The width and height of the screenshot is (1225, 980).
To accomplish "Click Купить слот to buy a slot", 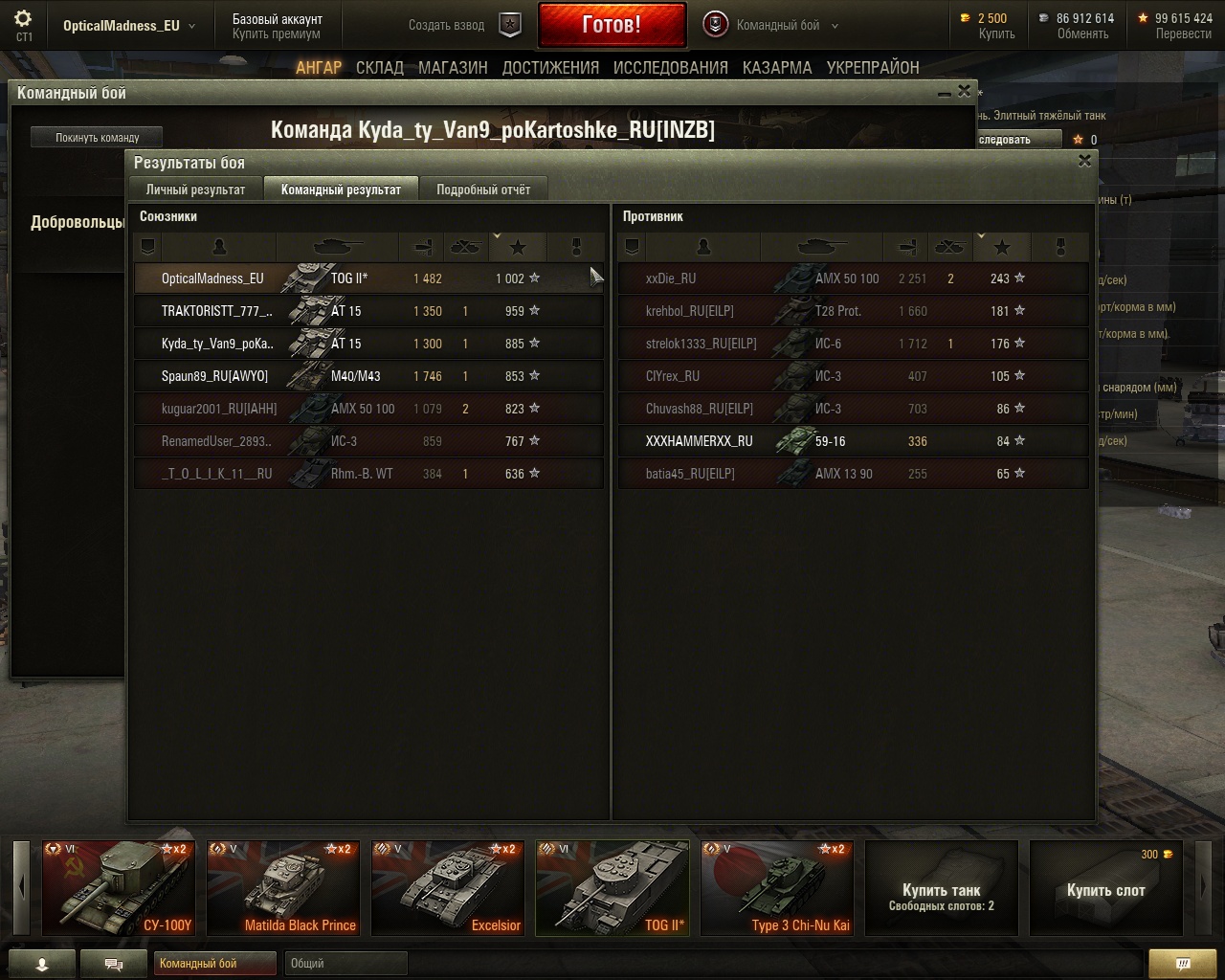I will pyautogui.click(x=1105, y=890).
